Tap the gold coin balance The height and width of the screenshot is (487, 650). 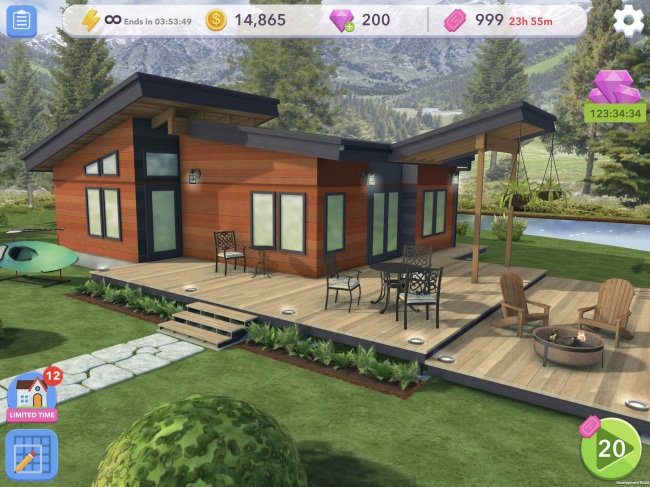tap(246, 20)
